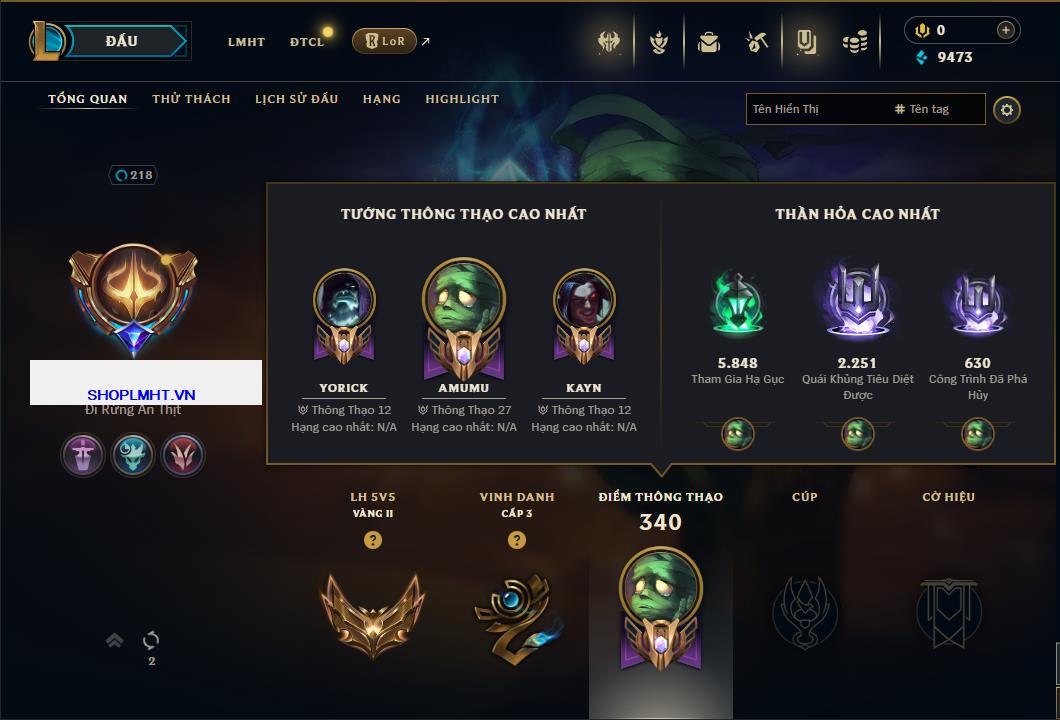Click the Tên Hiển Thị search field
This screenshot has height=720, width=1060.
[815, 109]
